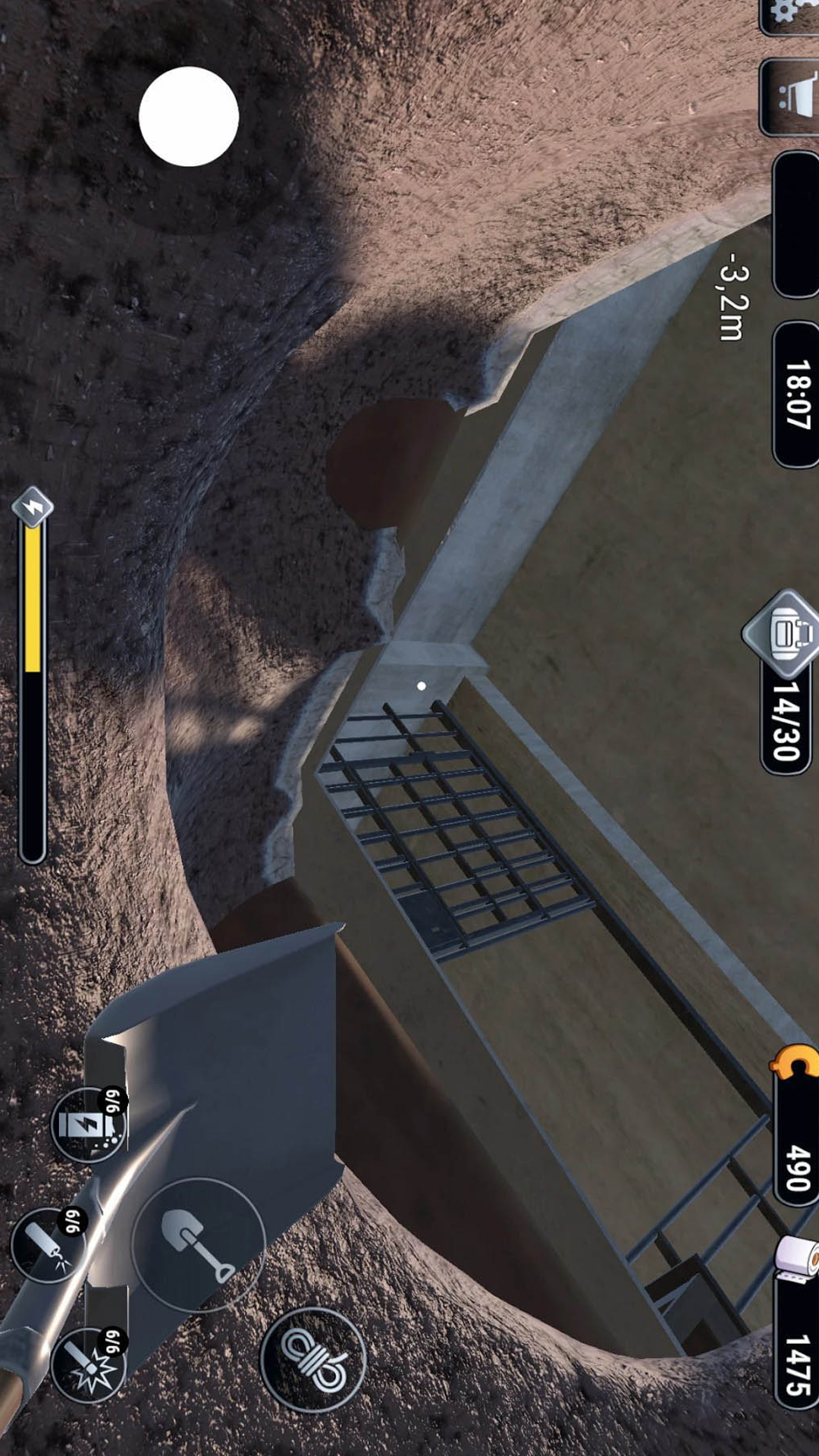Image resolution: width=819 pixels, height=1456 pixels.
Task: Tap the white movement joystick knob
Action: (x=189, y=117)
